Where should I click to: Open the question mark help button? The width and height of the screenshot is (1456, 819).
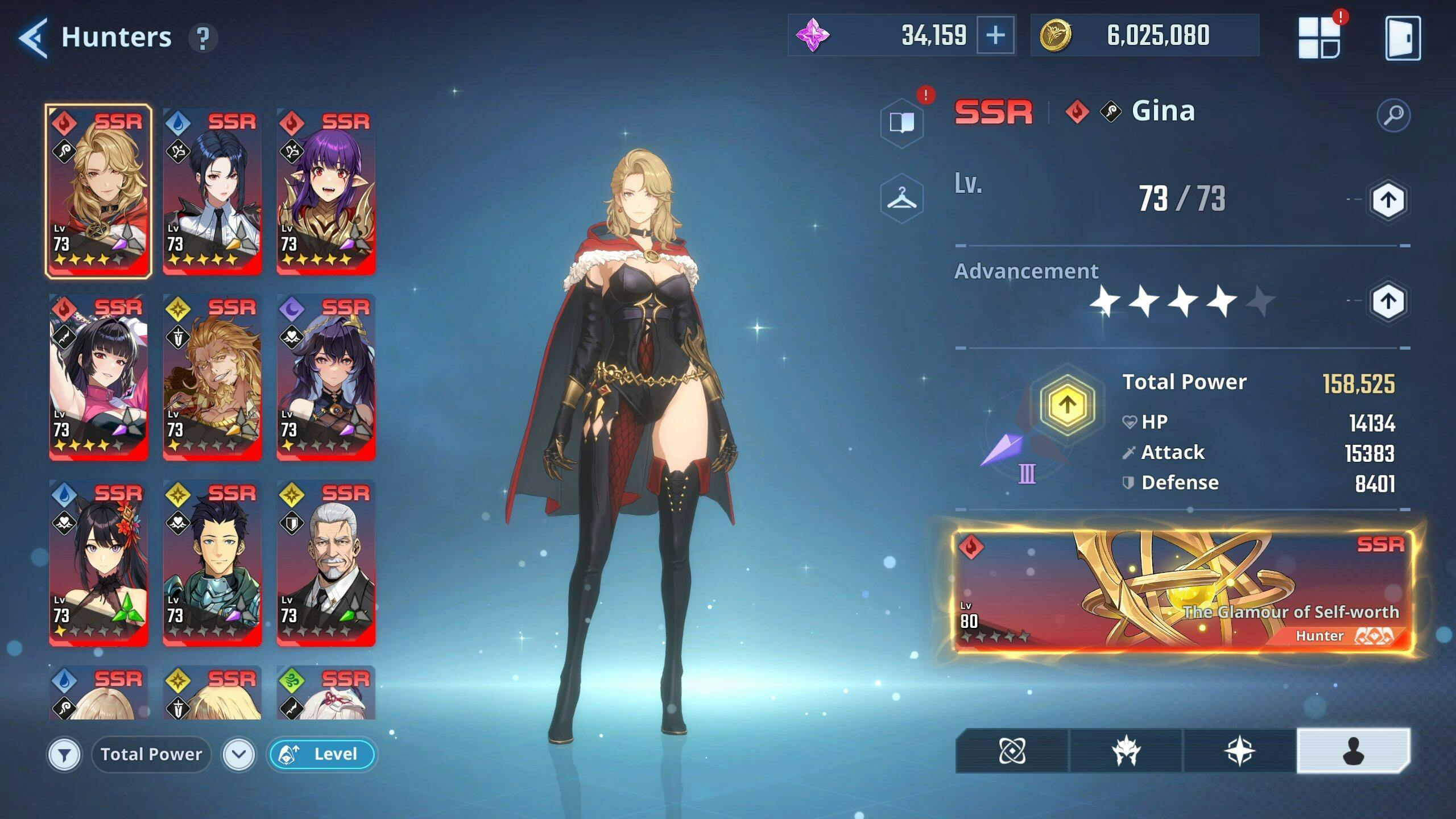click(x=202, y=38)
